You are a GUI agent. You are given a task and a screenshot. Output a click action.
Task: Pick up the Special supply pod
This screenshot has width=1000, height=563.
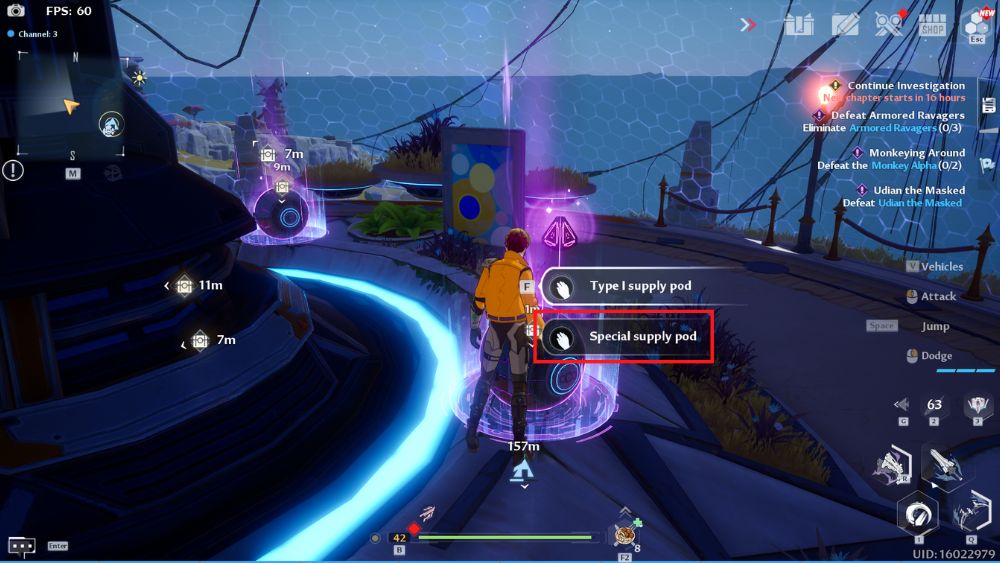tap(625, 337)
